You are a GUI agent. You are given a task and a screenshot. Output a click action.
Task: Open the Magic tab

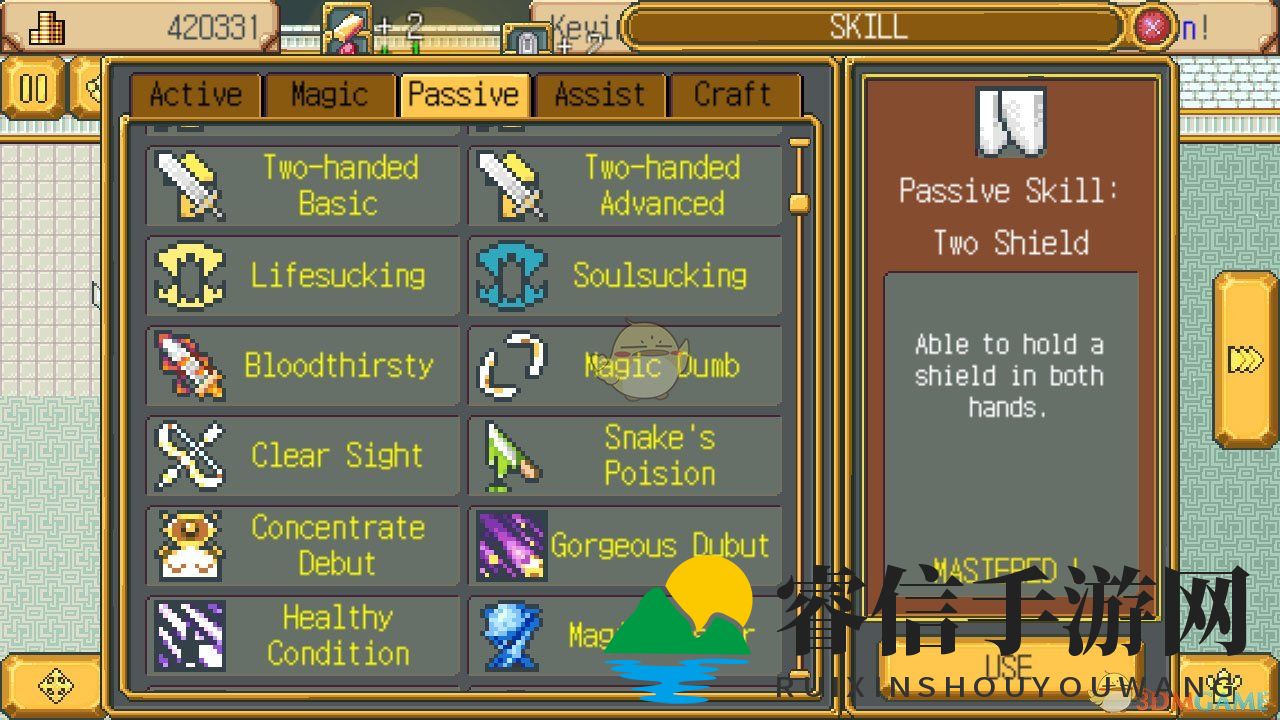tap(329, 95)
